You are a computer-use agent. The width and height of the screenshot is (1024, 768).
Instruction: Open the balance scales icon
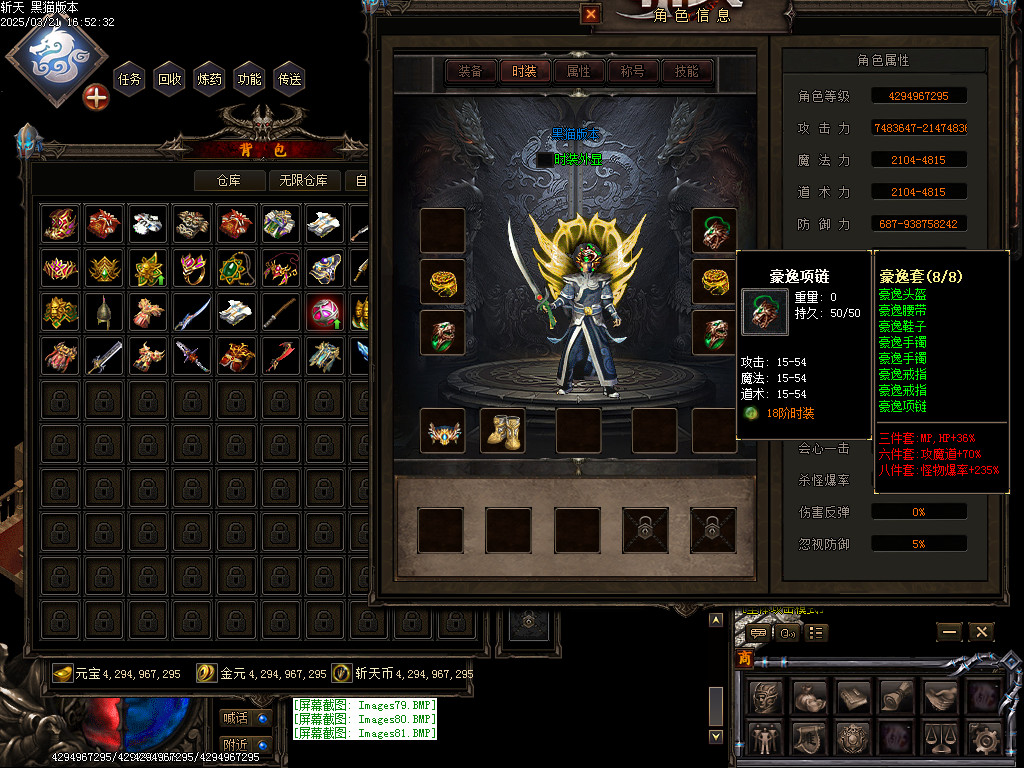(x=942, y=739)
